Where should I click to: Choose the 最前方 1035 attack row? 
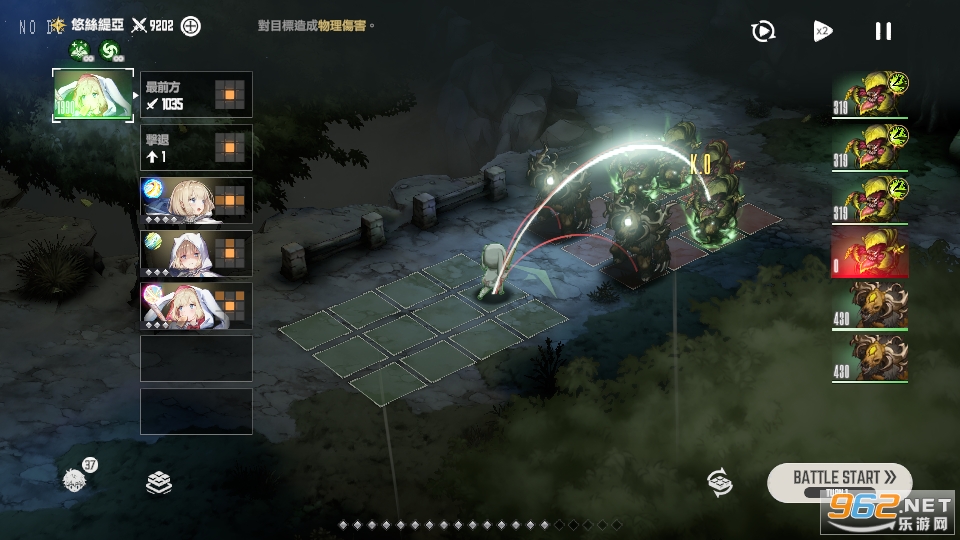point(196,95)
